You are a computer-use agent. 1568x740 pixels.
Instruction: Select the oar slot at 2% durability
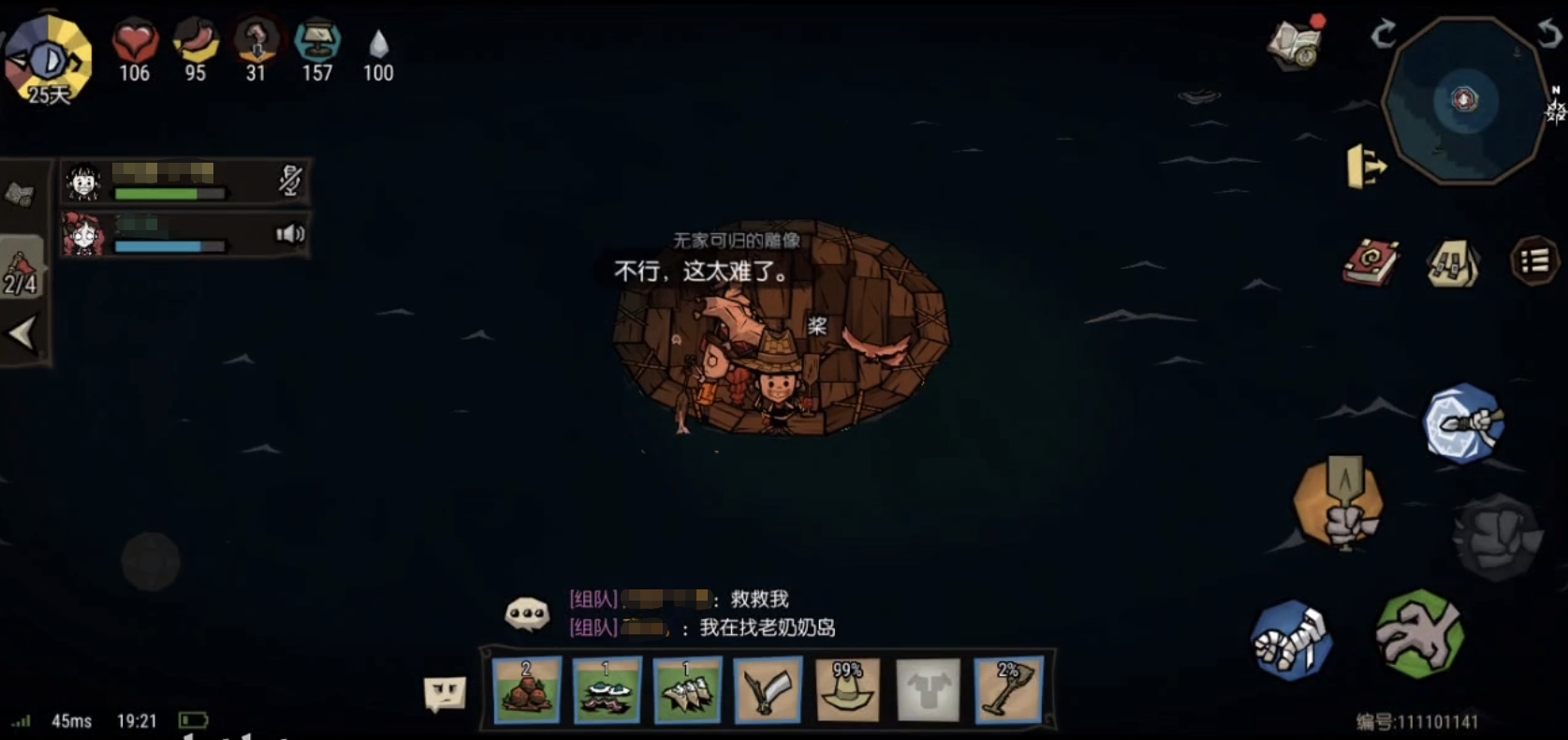coord(1008,690)
